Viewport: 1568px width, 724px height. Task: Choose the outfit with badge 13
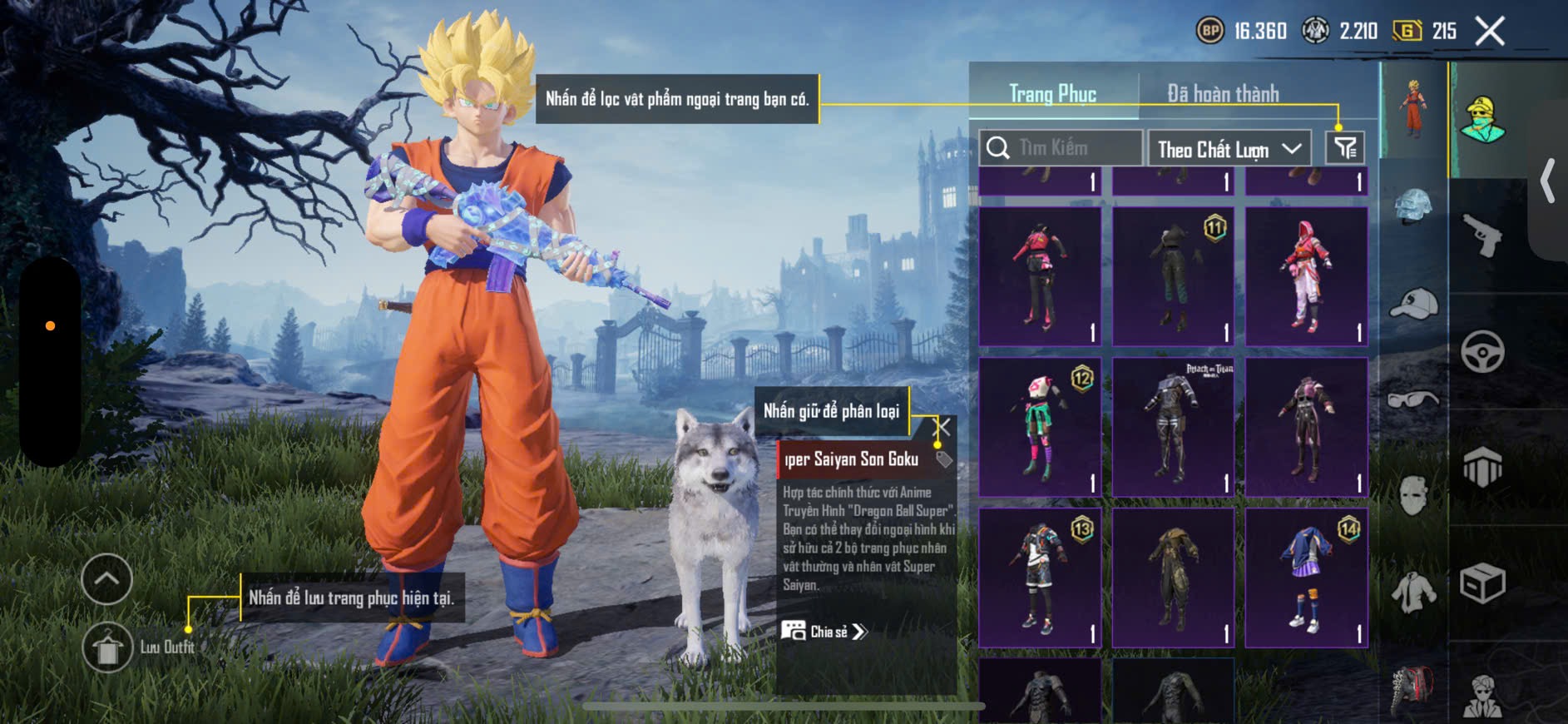(x=1040, y=578)
